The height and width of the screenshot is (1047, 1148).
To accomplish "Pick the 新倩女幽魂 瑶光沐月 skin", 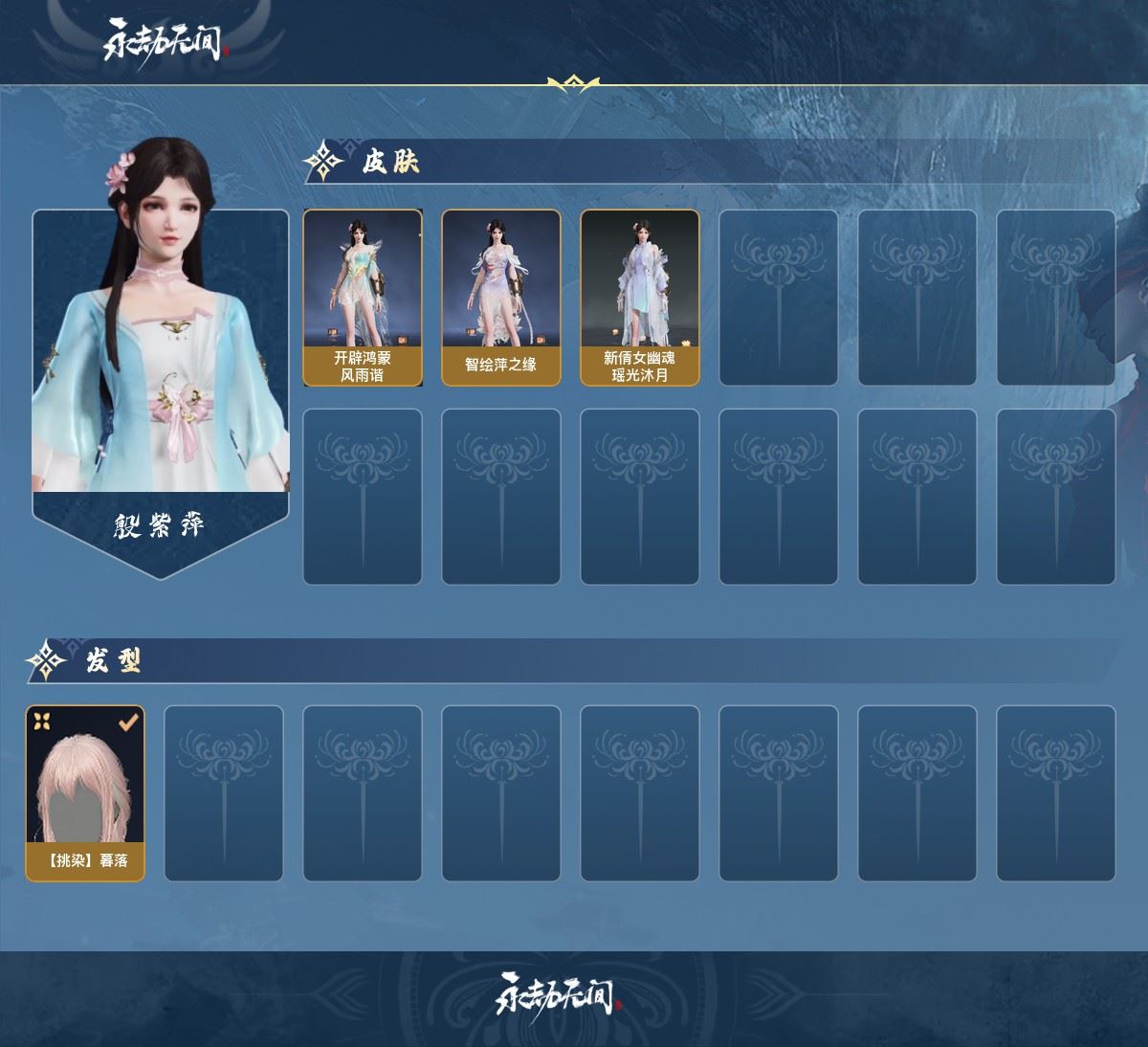I will [639, 298].
